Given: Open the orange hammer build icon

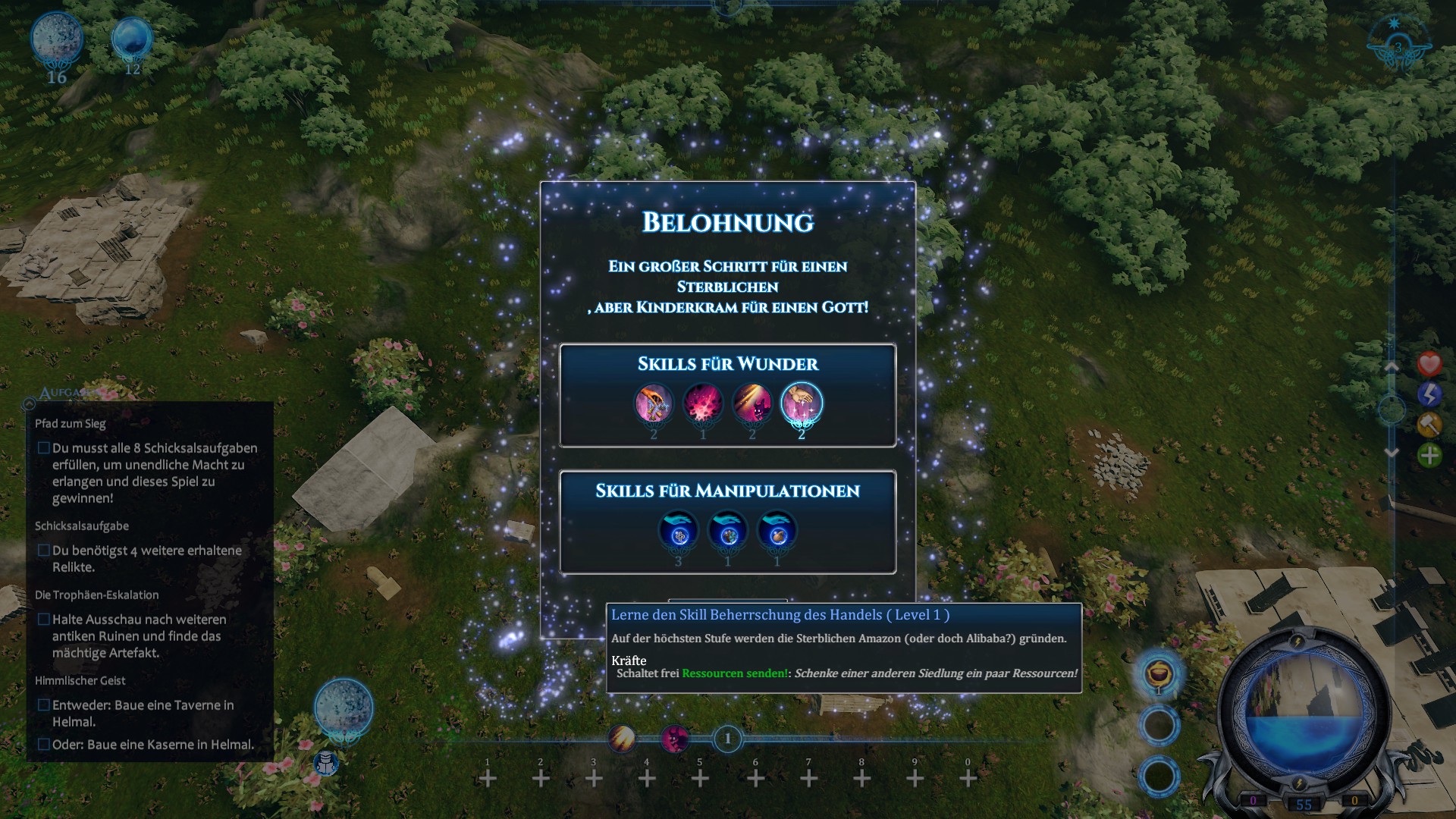Looking at the screenshot, I should pyautogui.click(x=1429, y=424).
